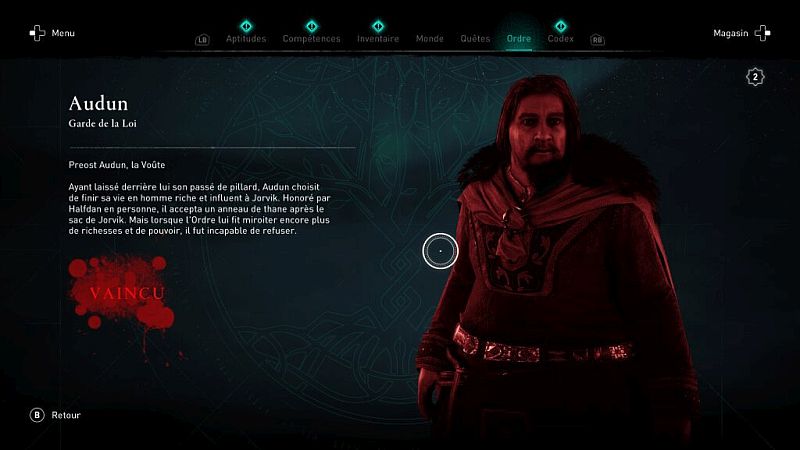The image size is (800, 450).
Task: Open the Inventaire tab
Action: click(x=378, y=39)
